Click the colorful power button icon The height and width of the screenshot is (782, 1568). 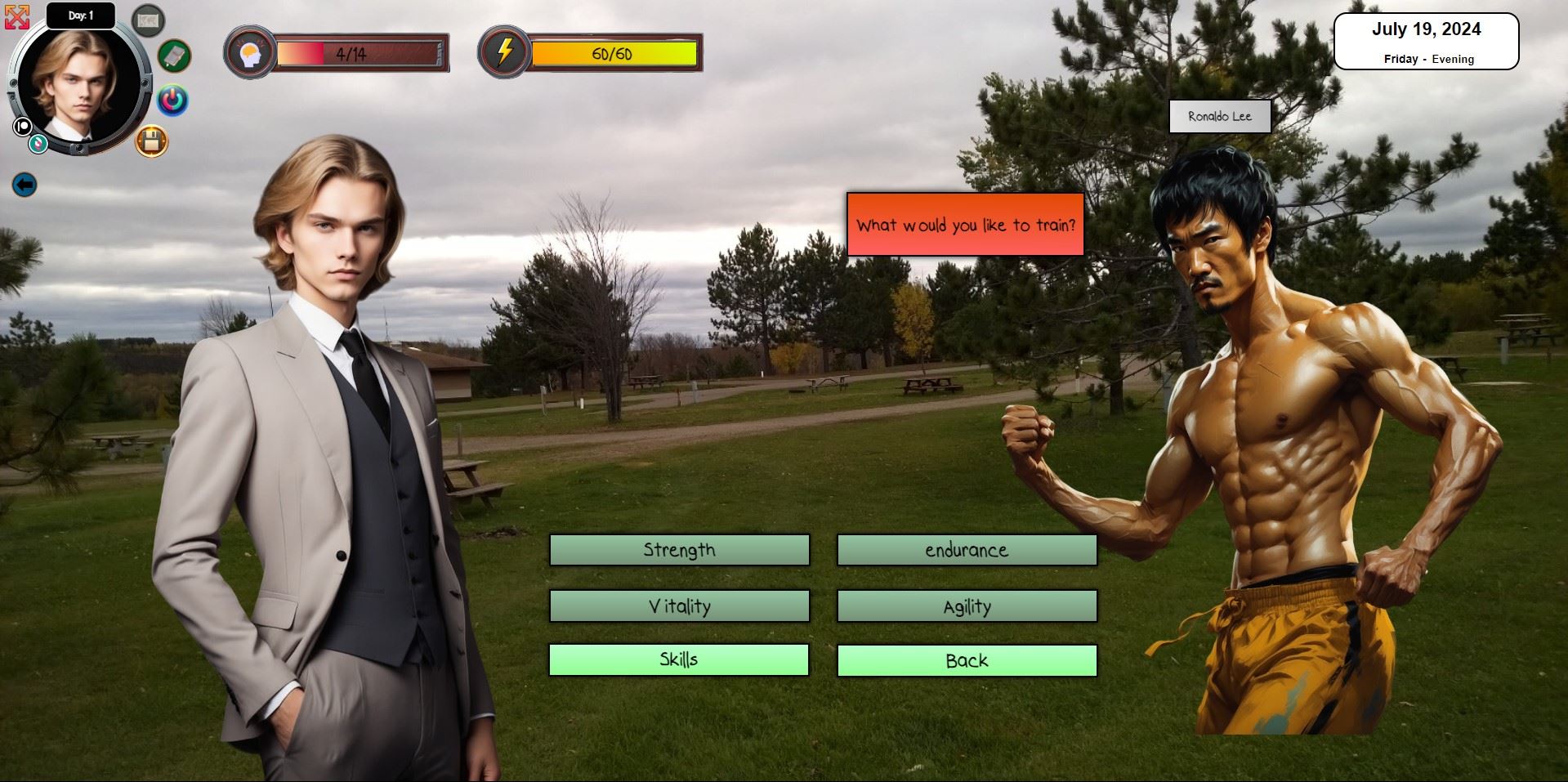tap(172, 101)
